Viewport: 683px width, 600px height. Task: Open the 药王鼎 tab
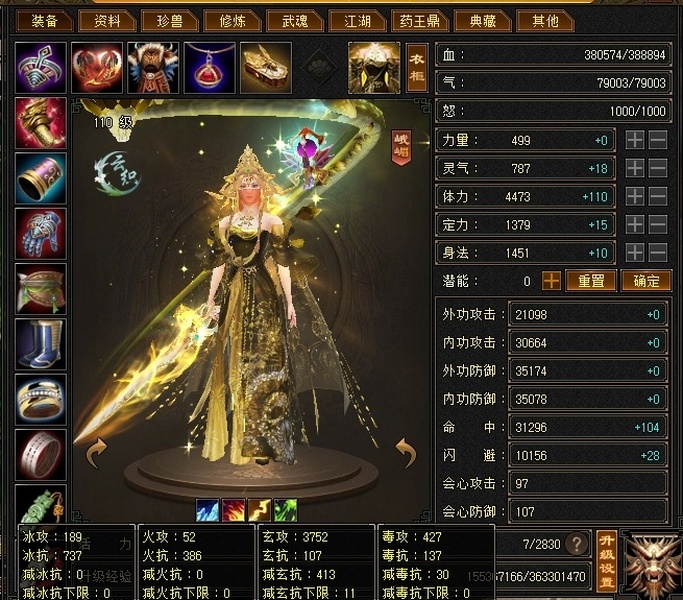[x=421, y=20]
